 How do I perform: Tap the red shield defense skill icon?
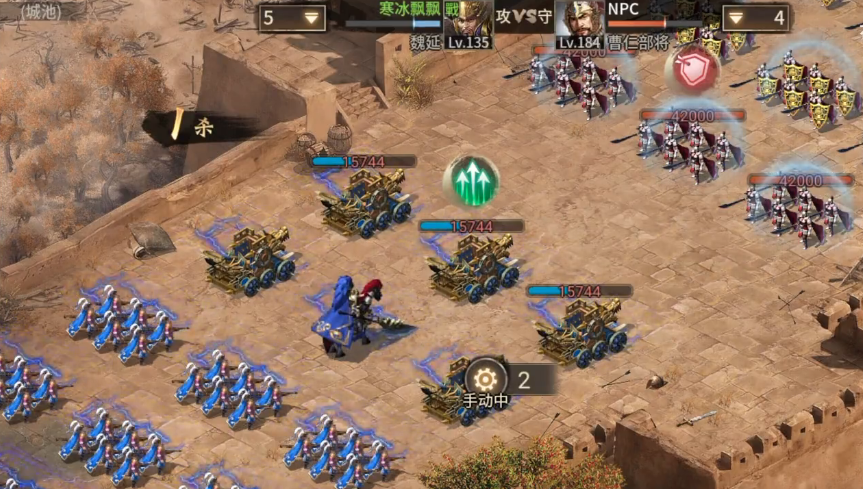[x=692, y=69]
